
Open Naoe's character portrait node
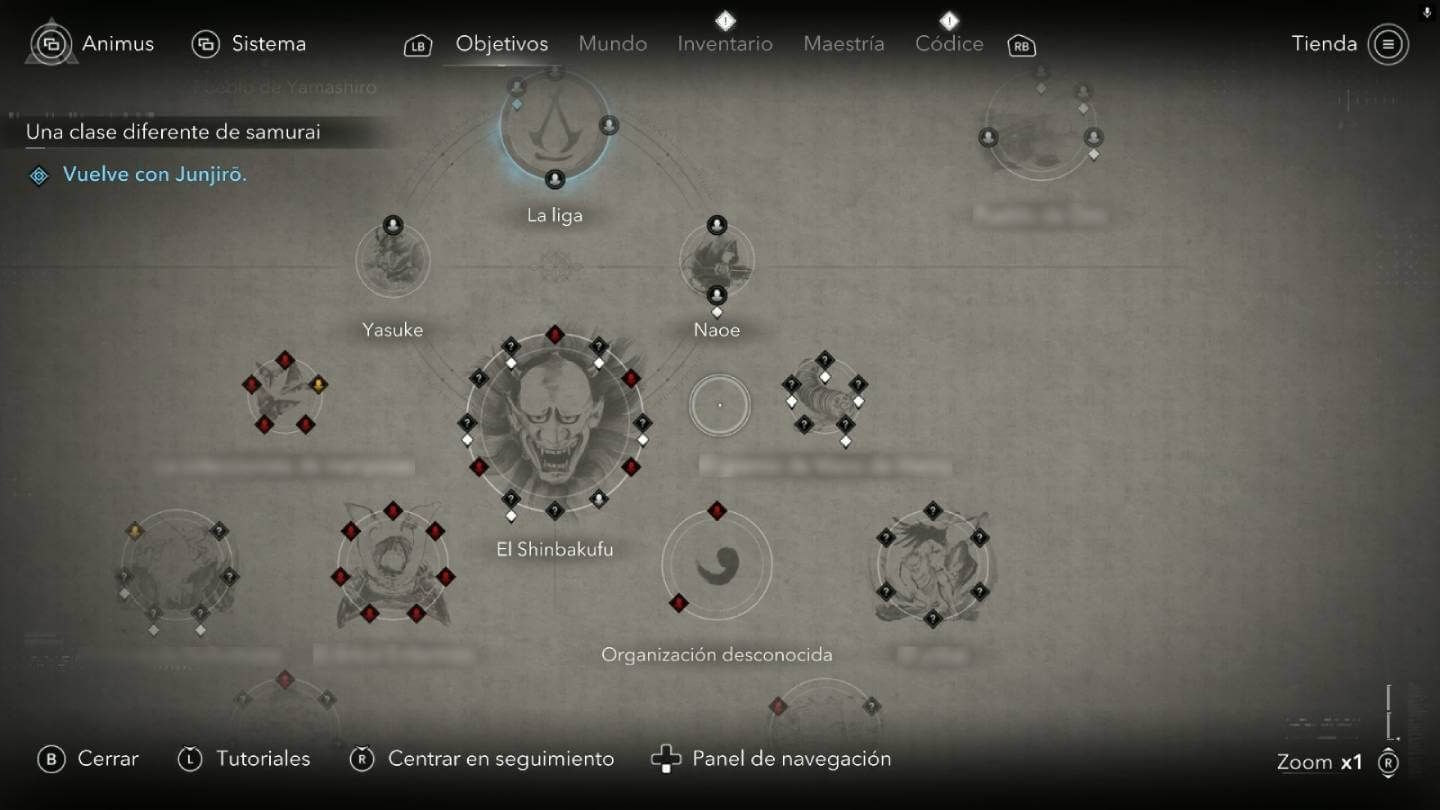pos(717,261)
